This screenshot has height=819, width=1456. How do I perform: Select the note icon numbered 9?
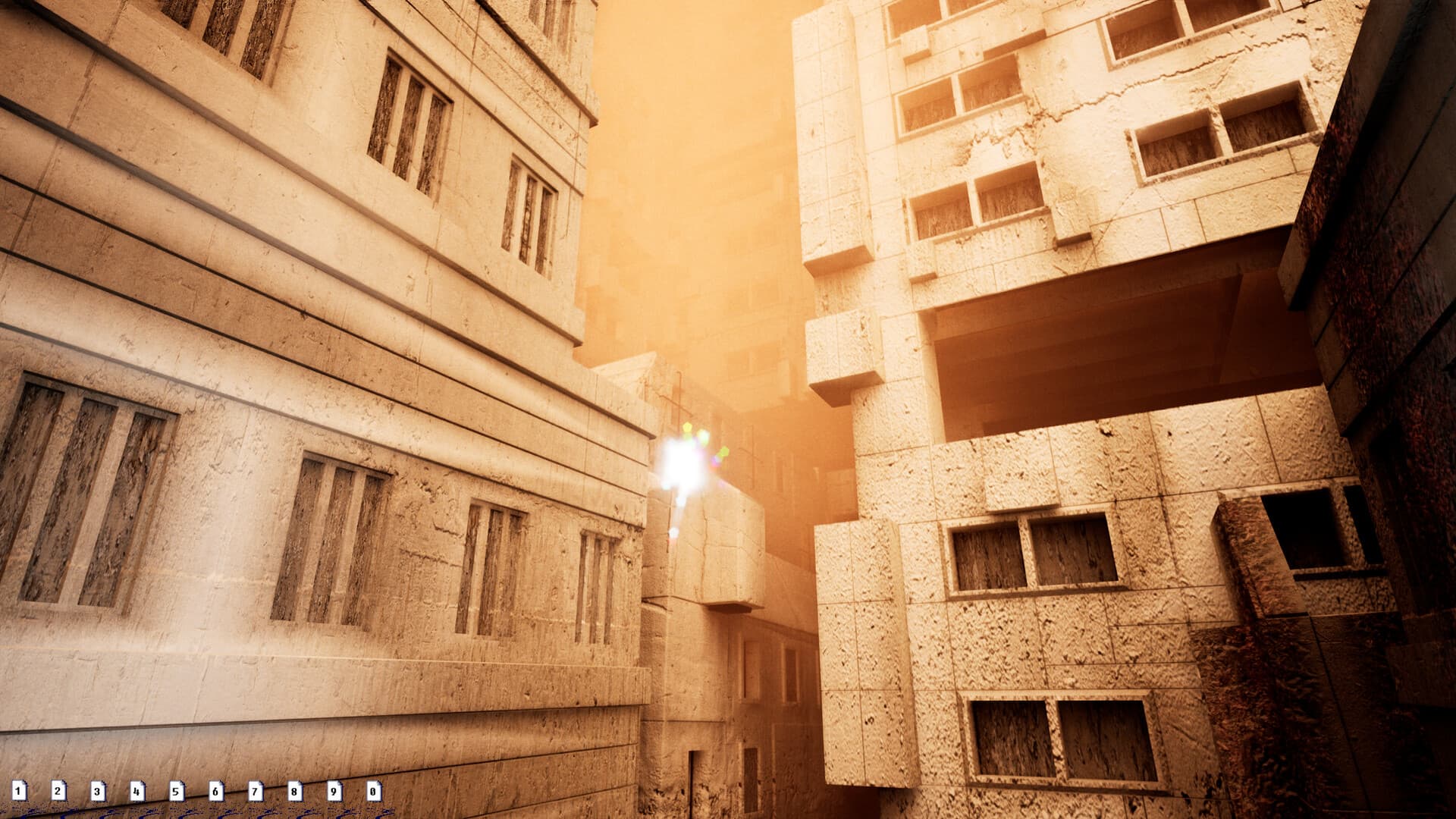334,791
